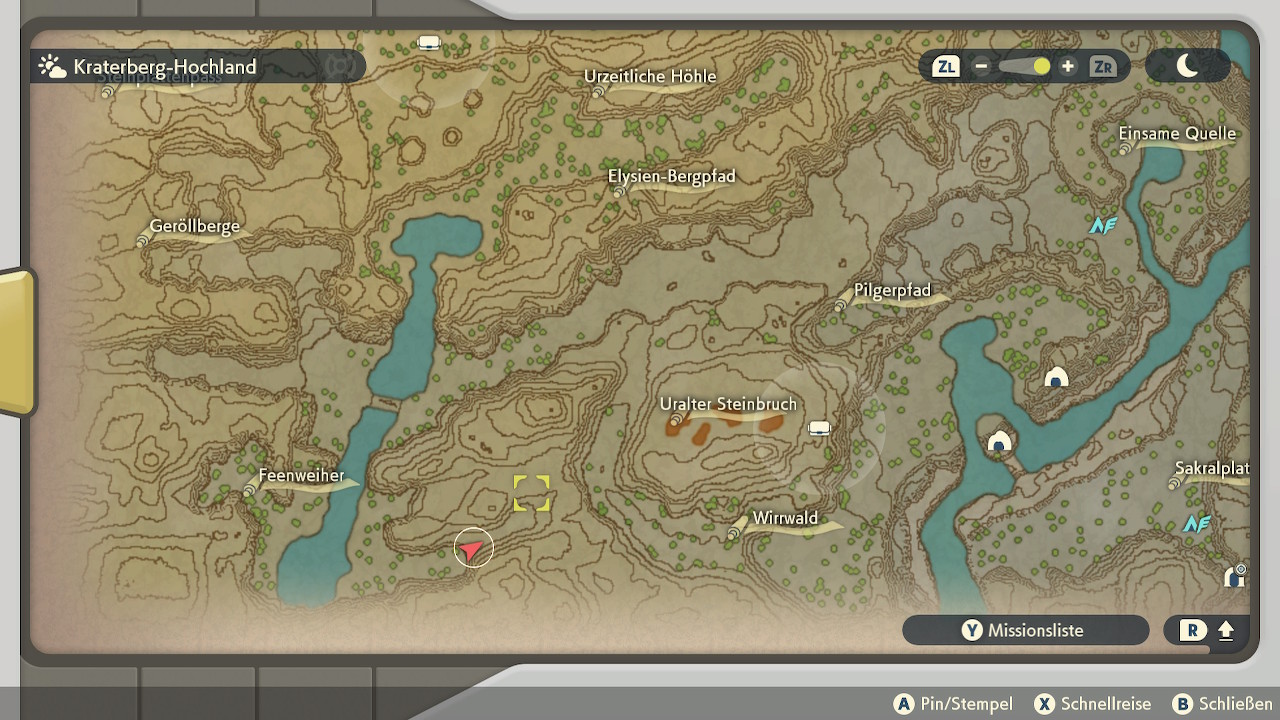Zoom out with the minus button
Screen dimensions: 1280x720
click(x=981, y=67)
